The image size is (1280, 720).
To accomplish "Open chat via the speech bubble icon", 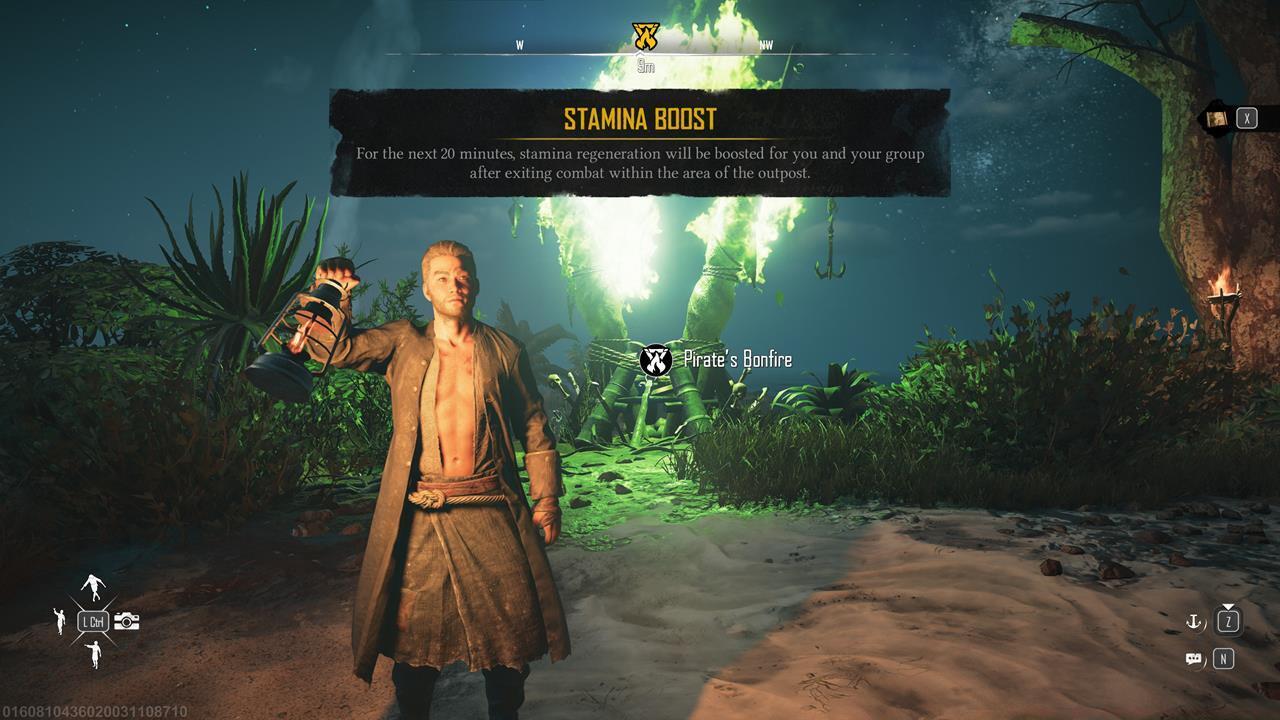I will [1193, 659].
